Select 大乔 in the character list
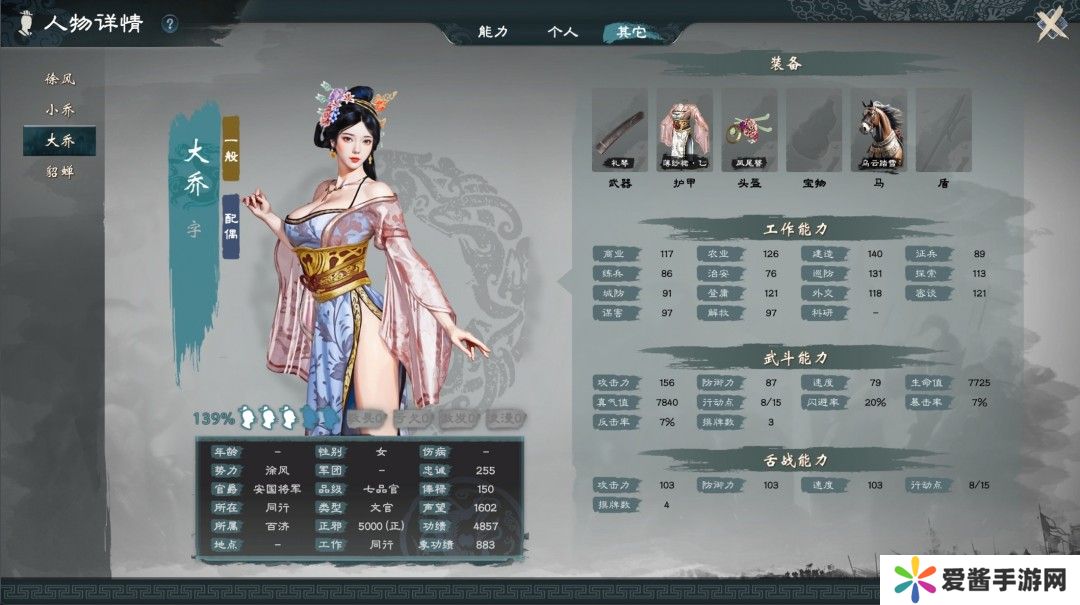1080x605 pixels. click(x=60, y=141)
